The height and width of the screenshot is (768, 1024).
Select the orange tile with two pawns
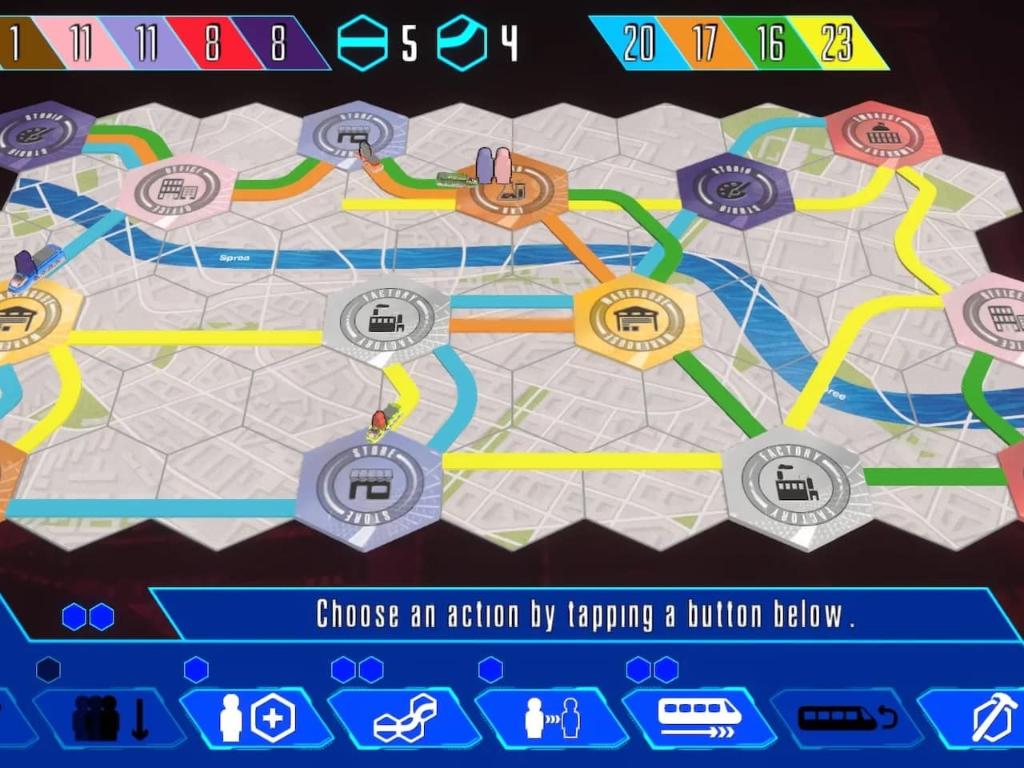511,192
